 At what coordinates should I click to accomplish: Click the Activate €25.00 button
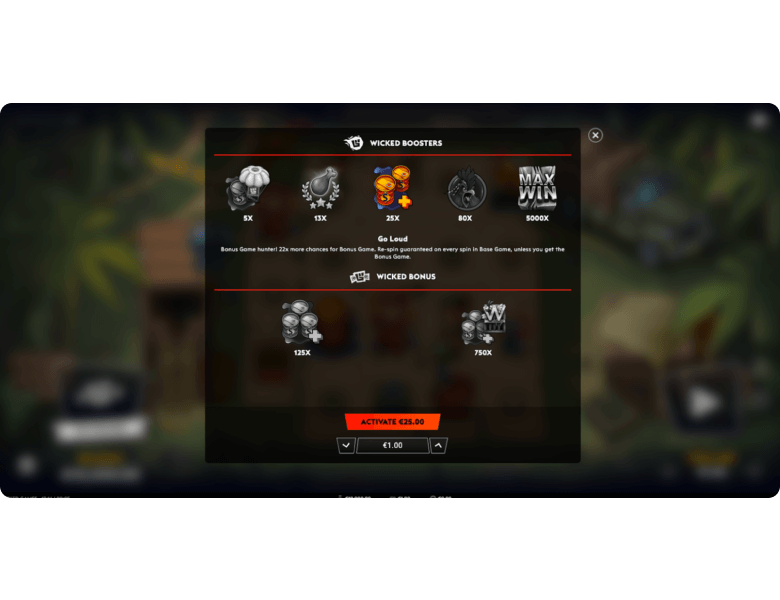(392, 422)
